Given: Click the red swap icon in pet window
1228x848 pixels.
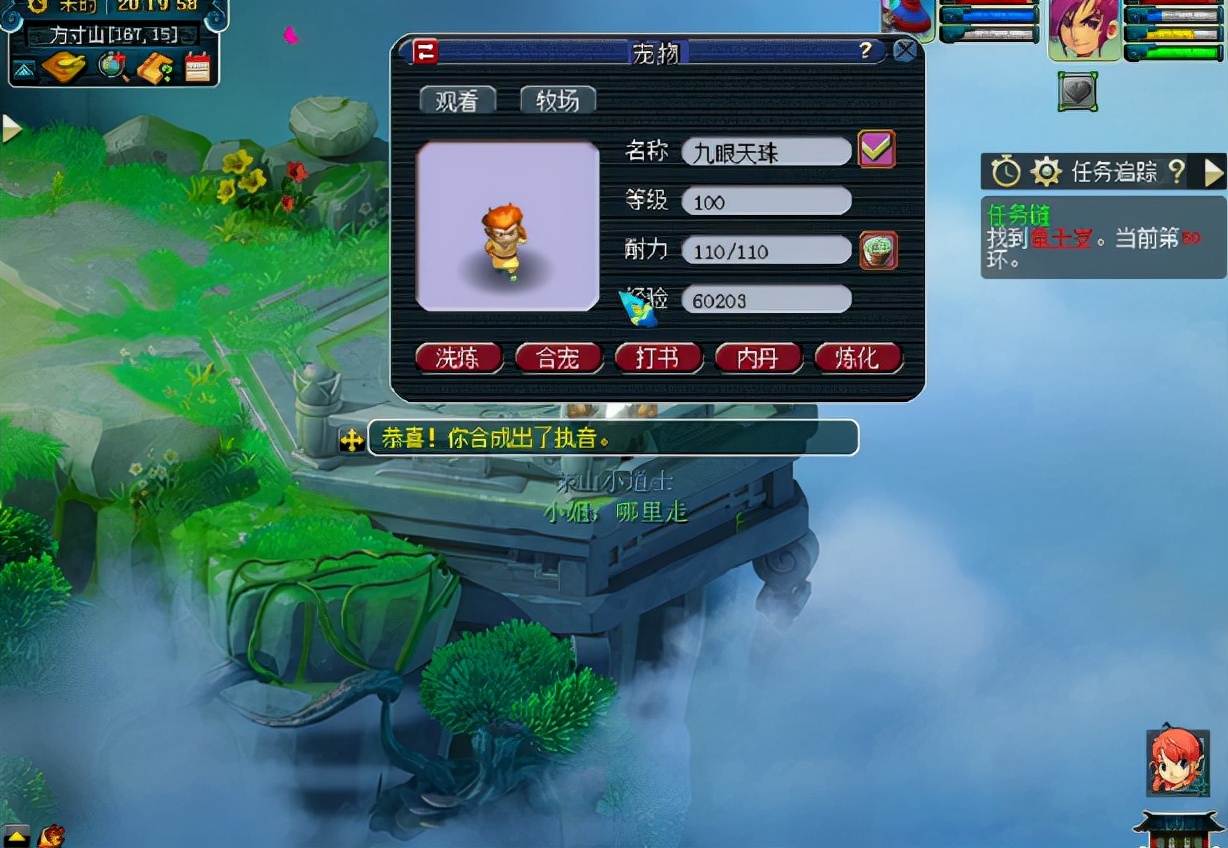Looking at the screenshot, I should click(426, 52).
